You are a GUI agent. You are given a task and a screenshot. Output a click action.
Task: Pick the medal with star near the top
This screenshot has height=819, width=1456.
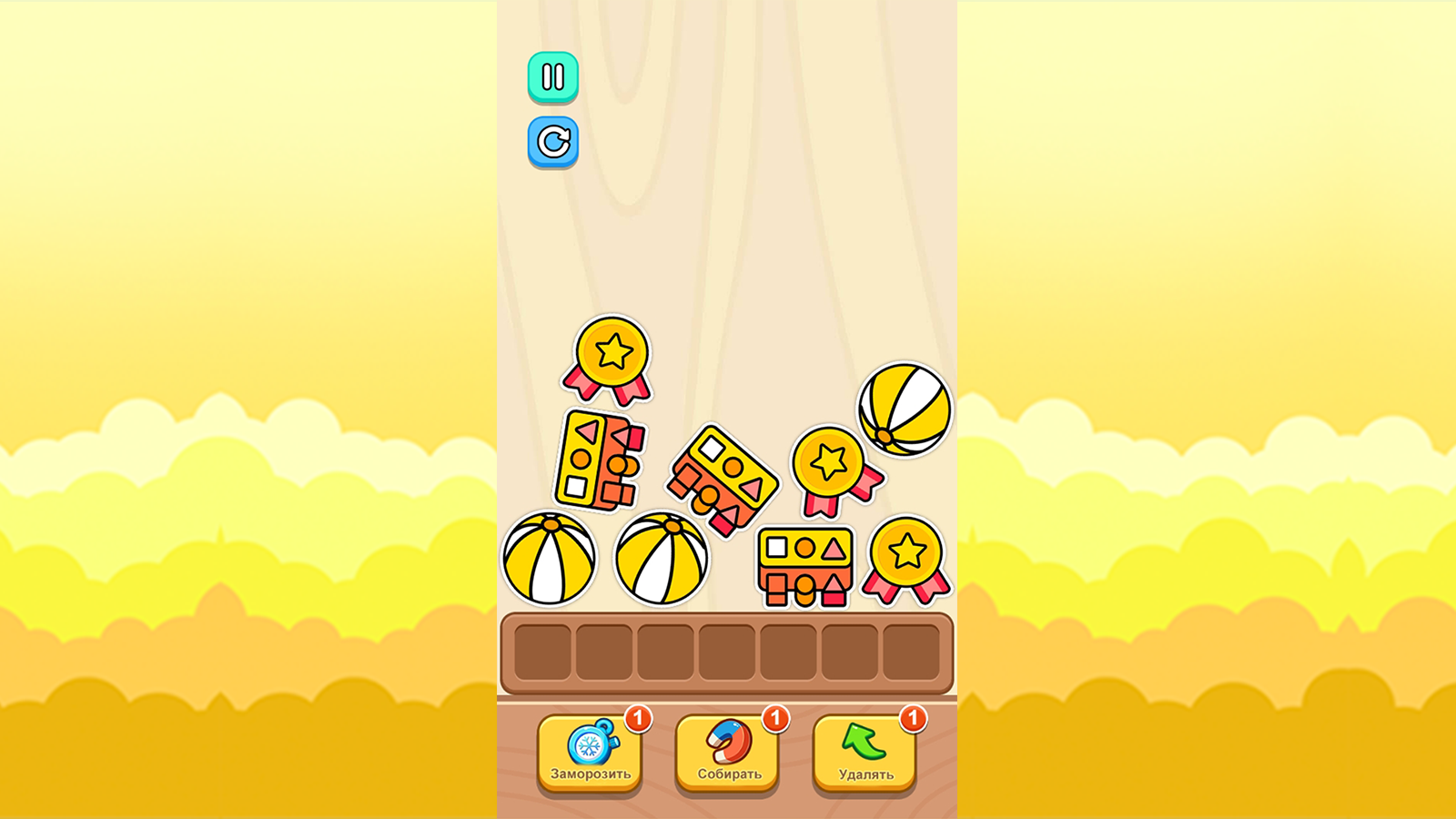pyautogui.click(x=610, y=359)
